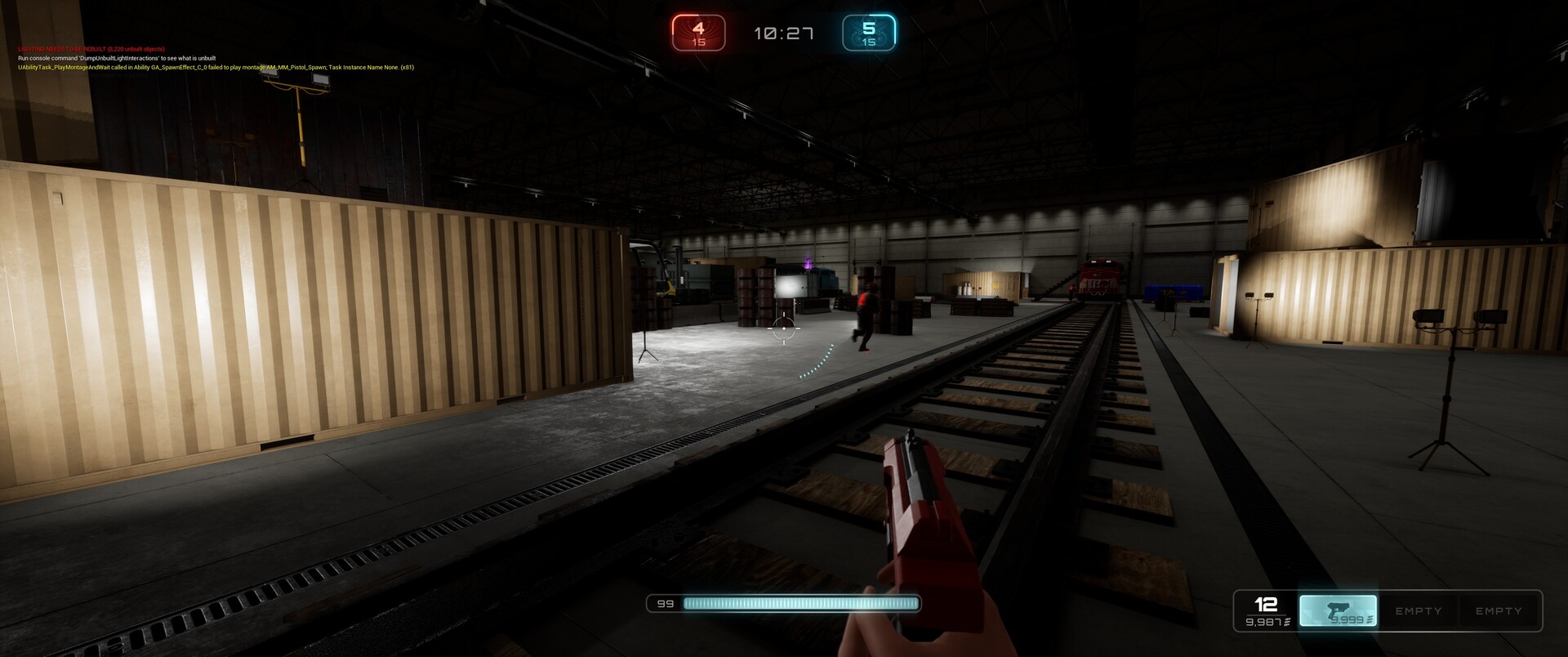Click the red number 4 team score
The image size is (1568, 657).
[x=697, y=27]
